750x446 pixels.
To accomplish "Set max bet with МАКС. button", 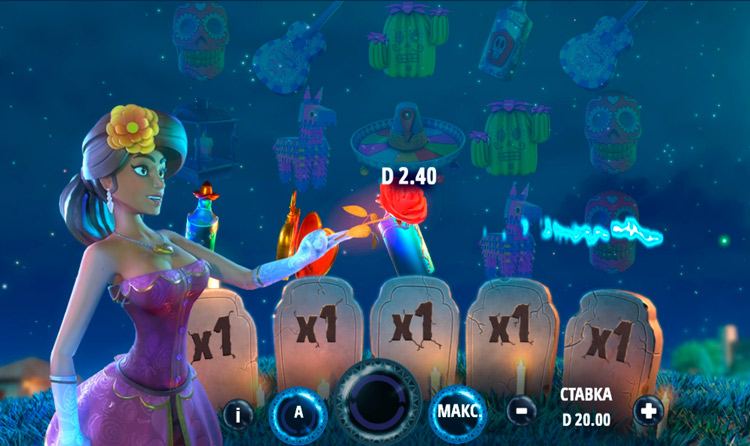I will tap(459, 410).
